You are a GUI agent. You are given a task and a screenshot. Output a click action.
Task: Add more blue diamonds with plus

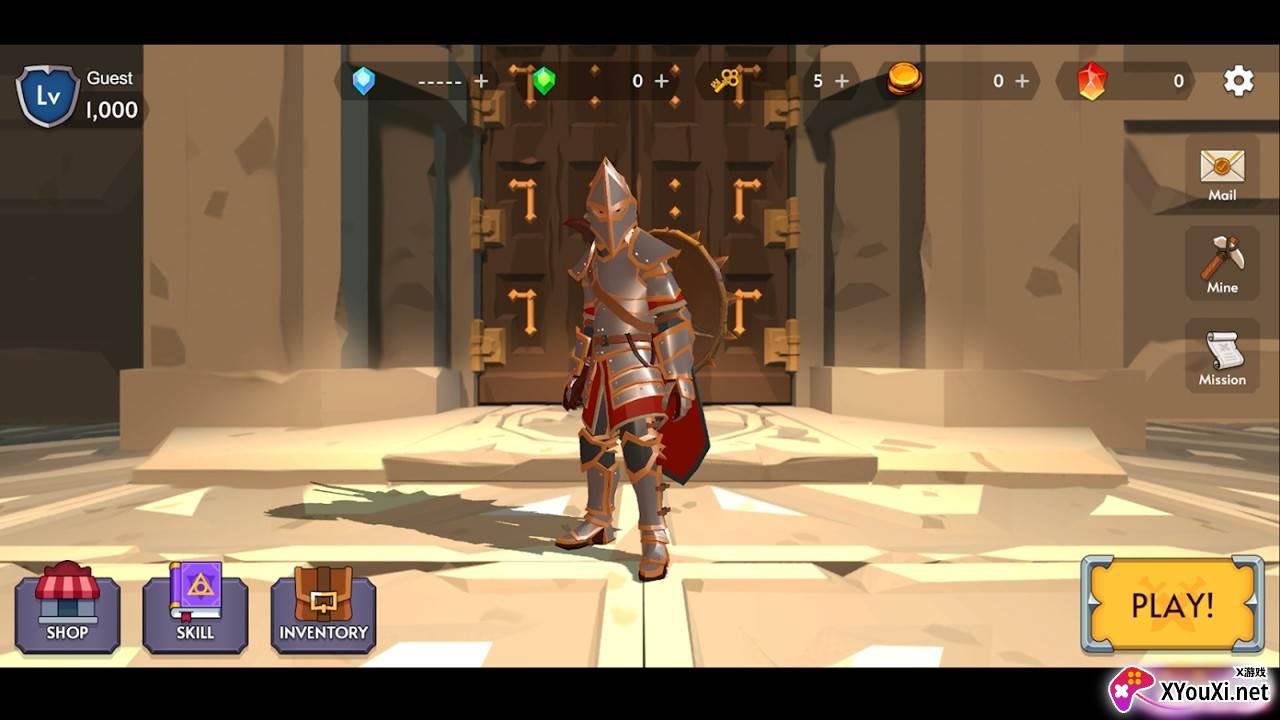pos(481,81)
